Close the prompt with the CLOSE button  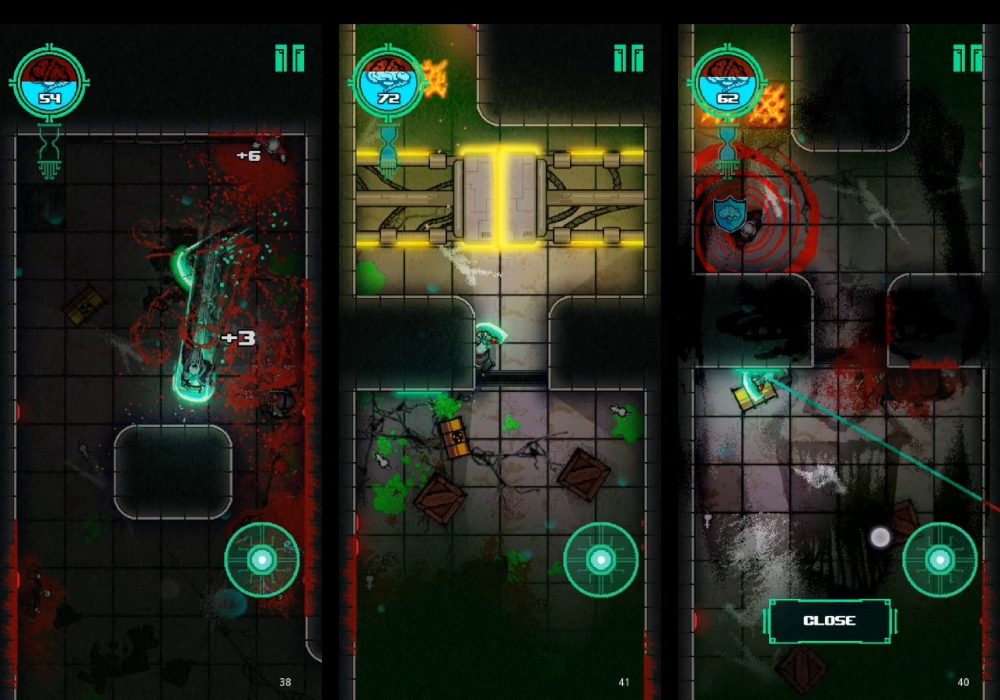829,621
